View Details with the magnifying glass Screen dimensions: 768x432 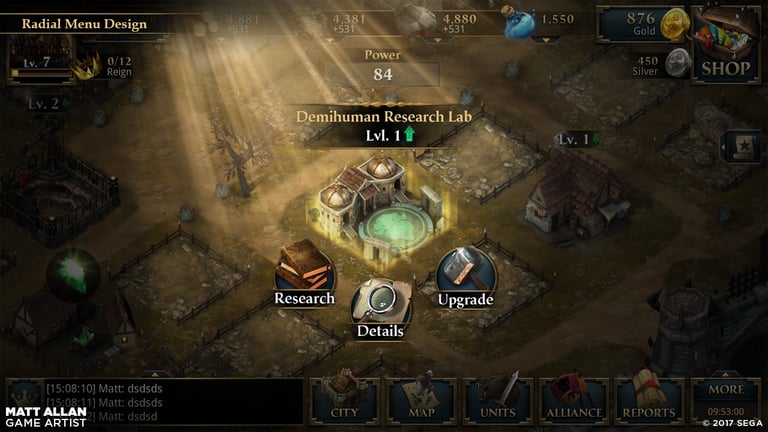380,305
